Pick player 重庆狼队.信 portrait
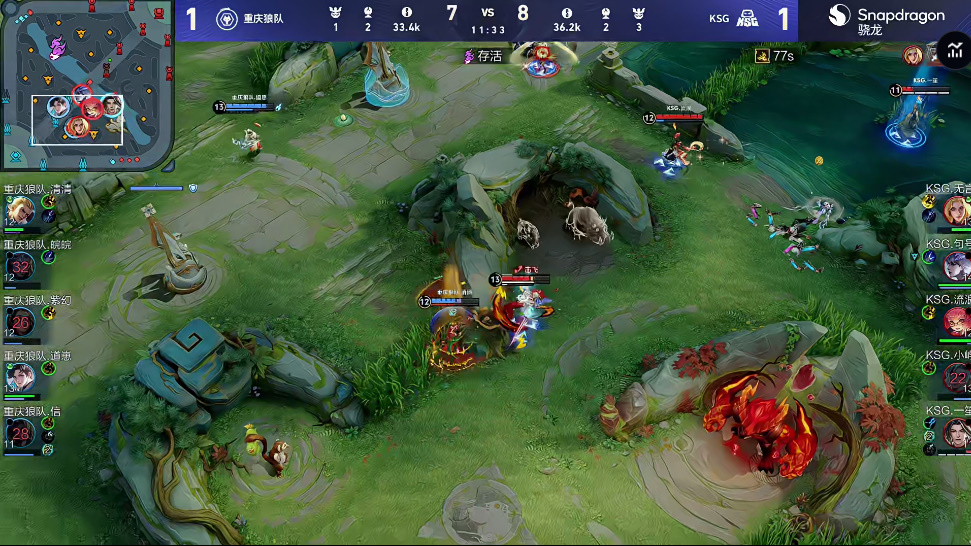This screenshot has height=546, width=971. click(x=20, y=433)
